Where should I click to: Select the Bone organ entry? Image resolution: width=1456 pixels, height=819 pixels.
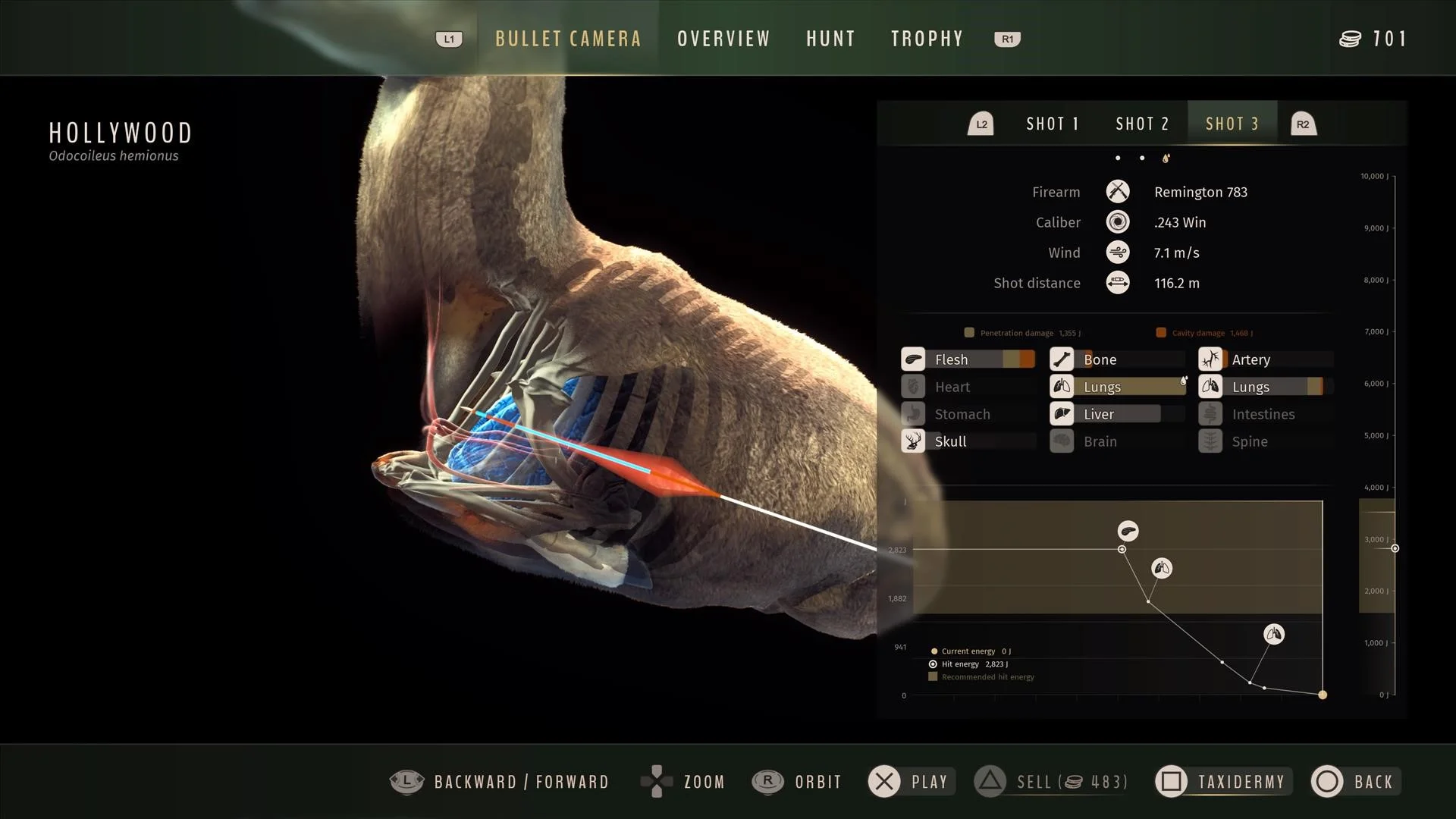1116,359
